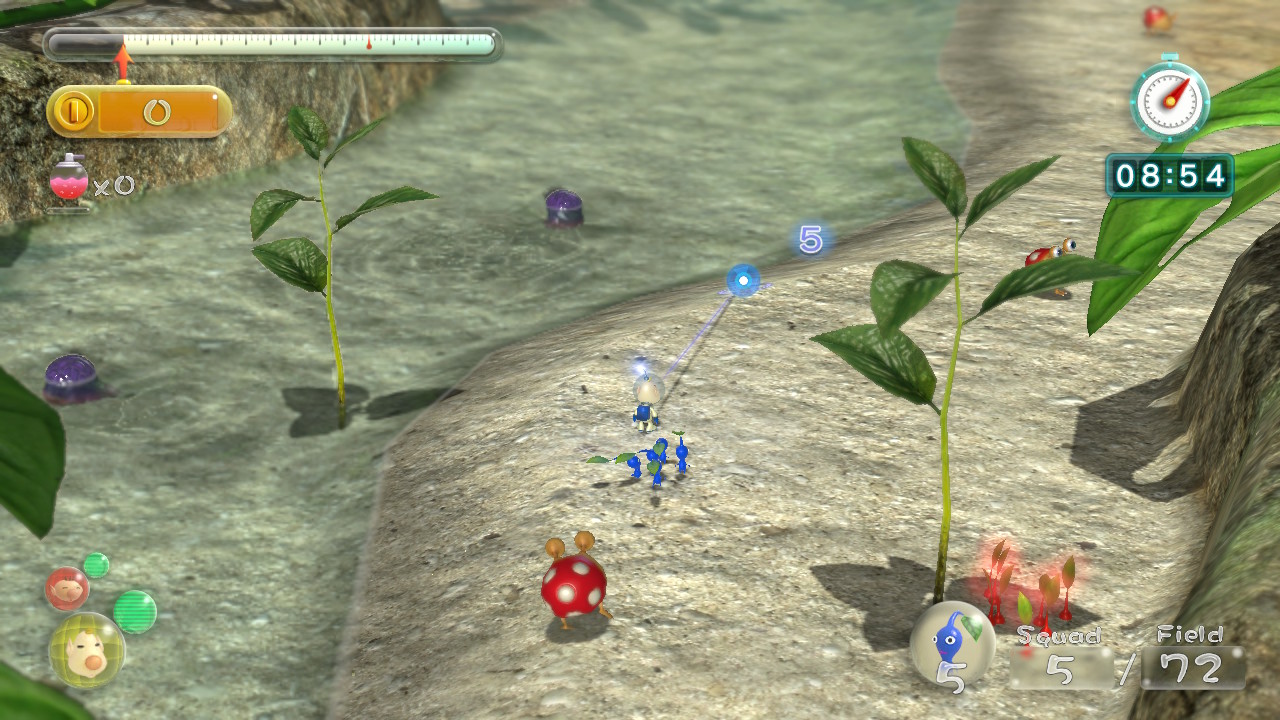1280x720 pixels.
Task: Click the gold coin icon on the orange gauge
Action: 73,111
